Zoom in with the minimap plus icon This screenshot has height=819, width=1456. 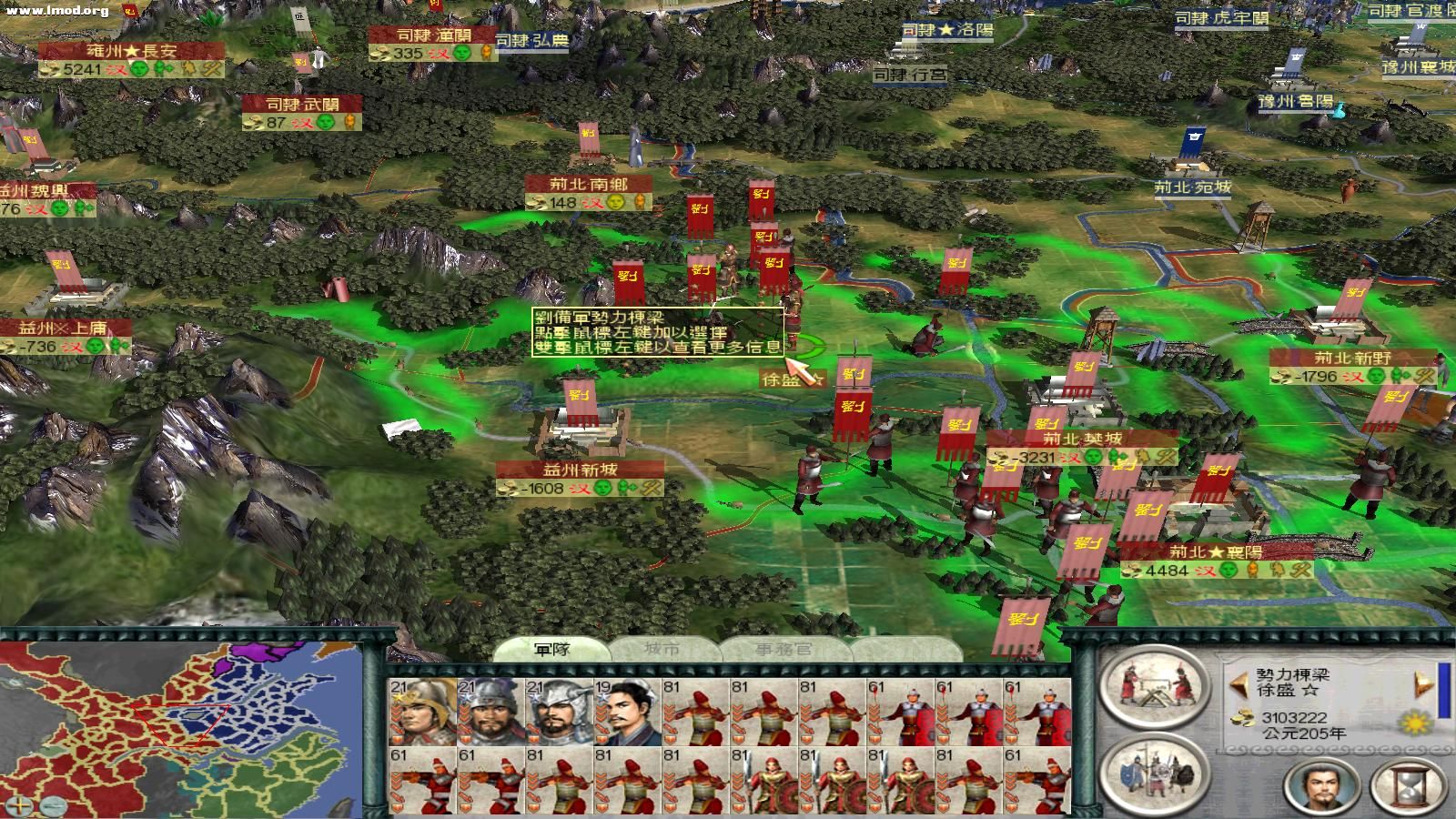coord(19,805)
